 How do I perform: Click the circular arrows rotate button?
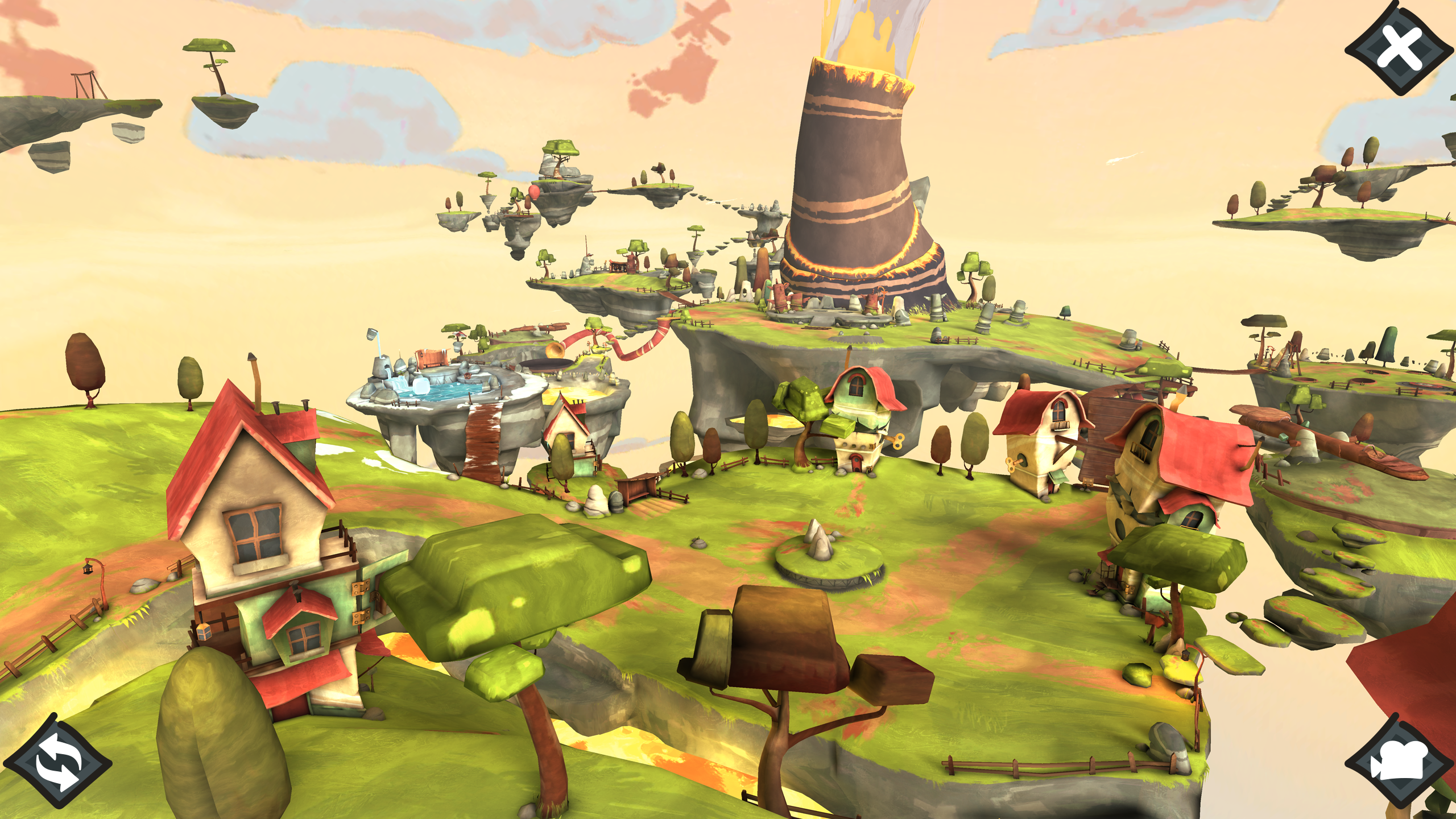(59, 762)
